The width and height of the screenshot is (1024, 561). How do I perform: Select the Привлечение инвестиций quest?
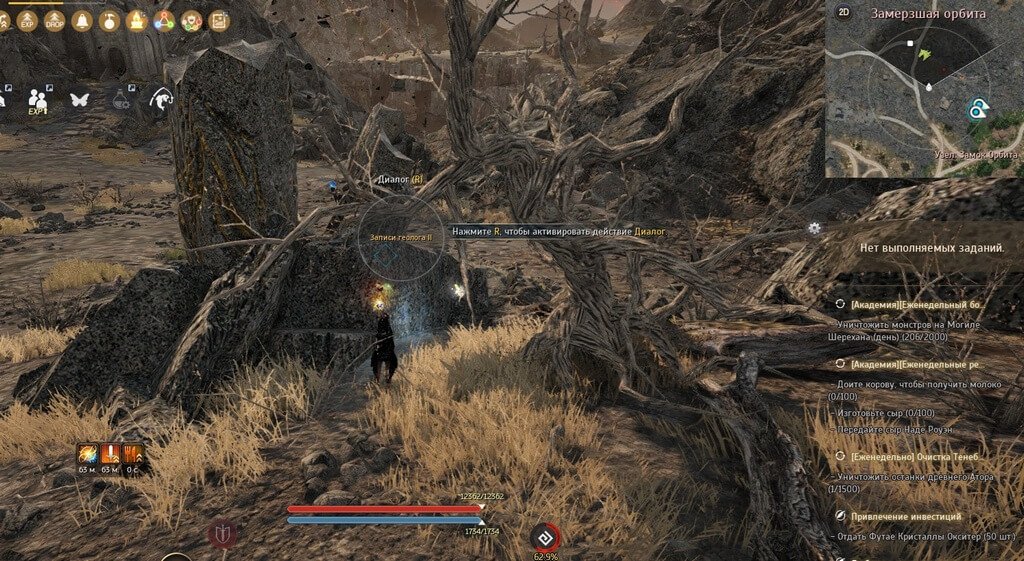point(905,516)
